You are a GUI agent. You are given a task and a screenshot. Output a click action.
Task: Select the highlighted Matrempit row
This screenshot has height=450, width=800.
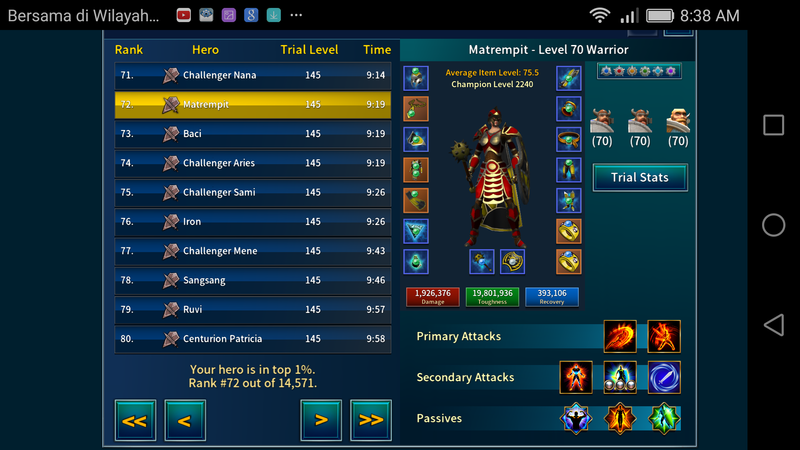252,104
